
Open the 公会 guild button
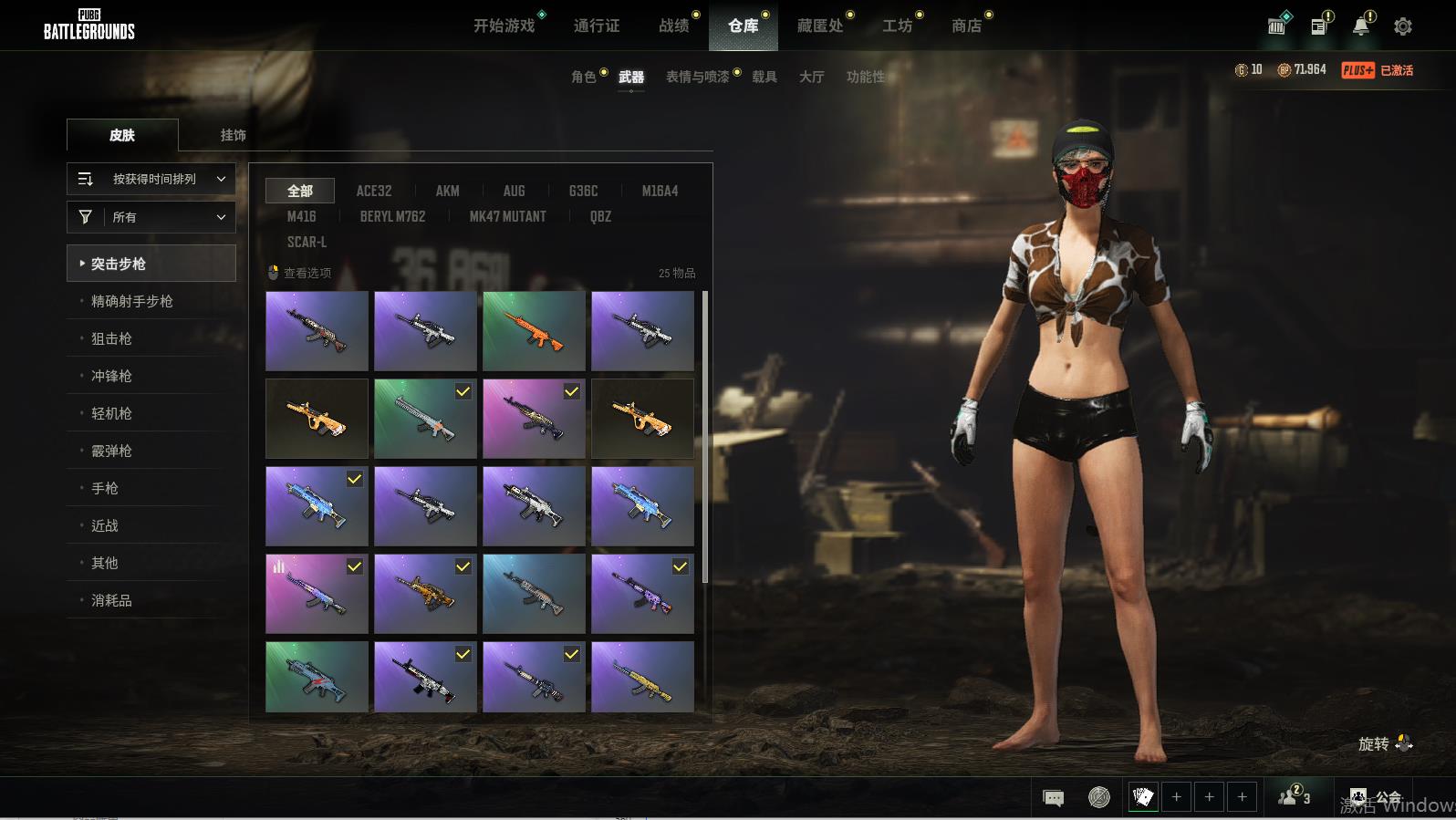pos(1377,797)
